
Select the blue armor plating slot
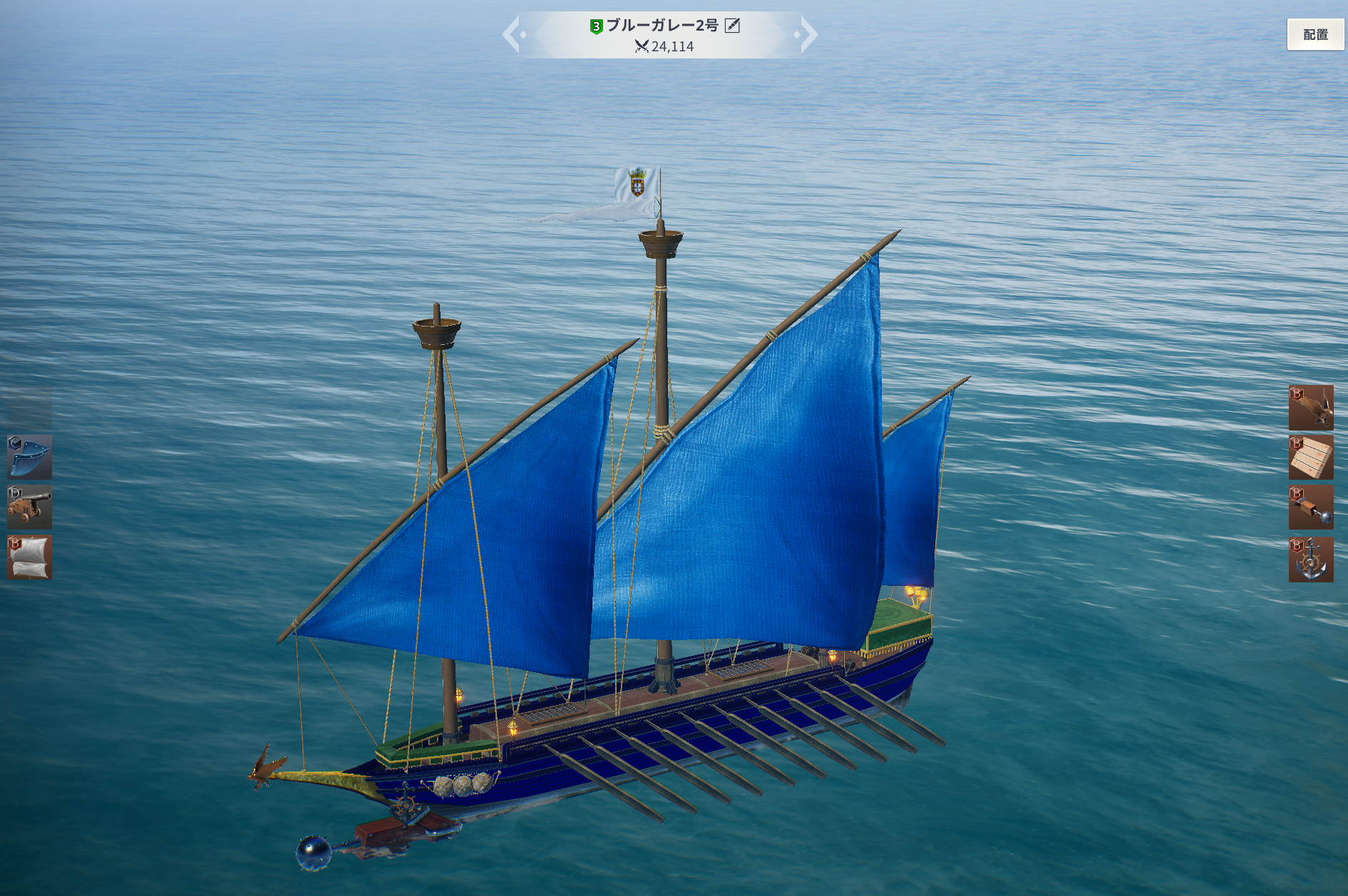pos(29,457)
